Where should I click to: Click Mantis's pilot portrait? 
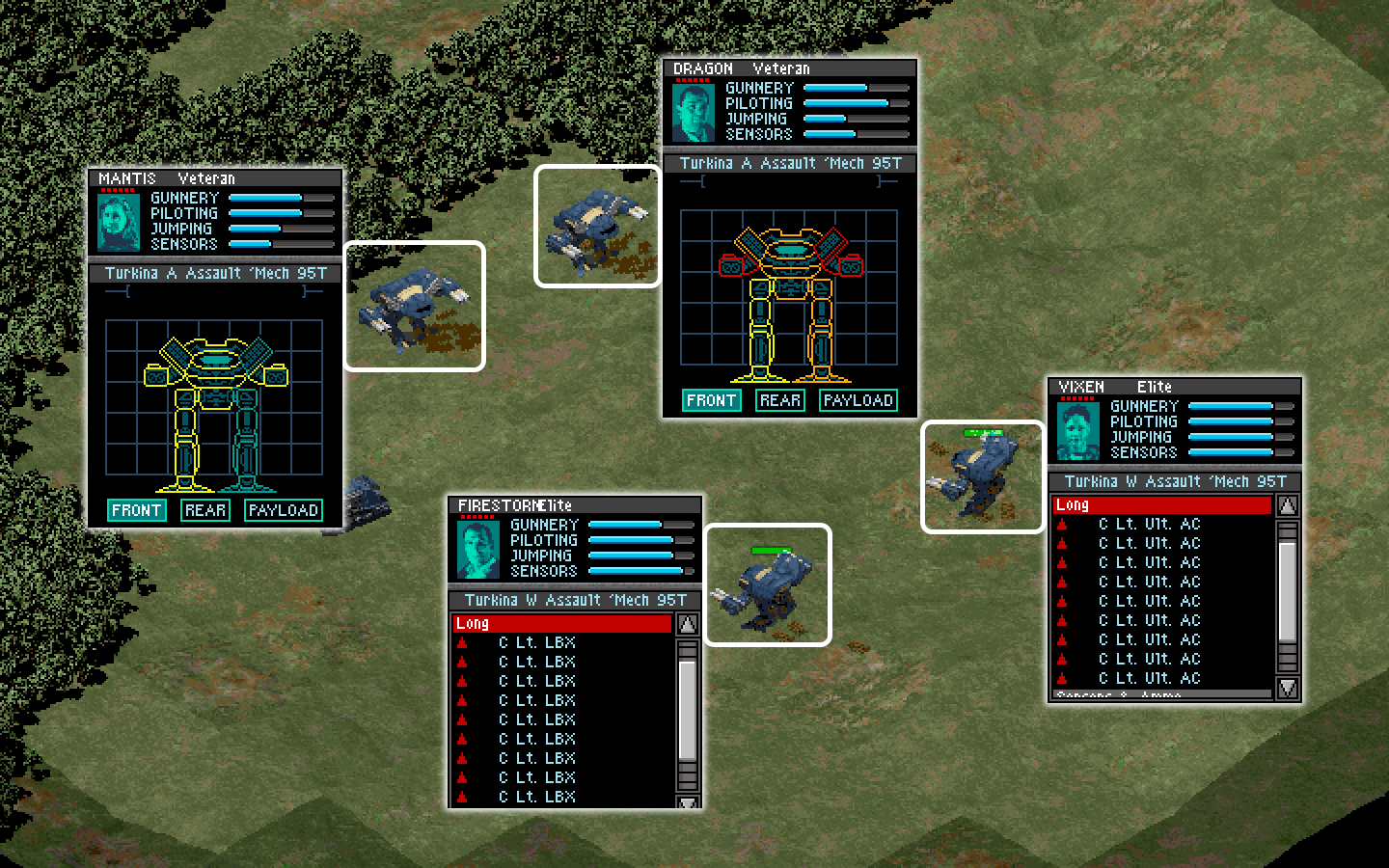(119, 222)
